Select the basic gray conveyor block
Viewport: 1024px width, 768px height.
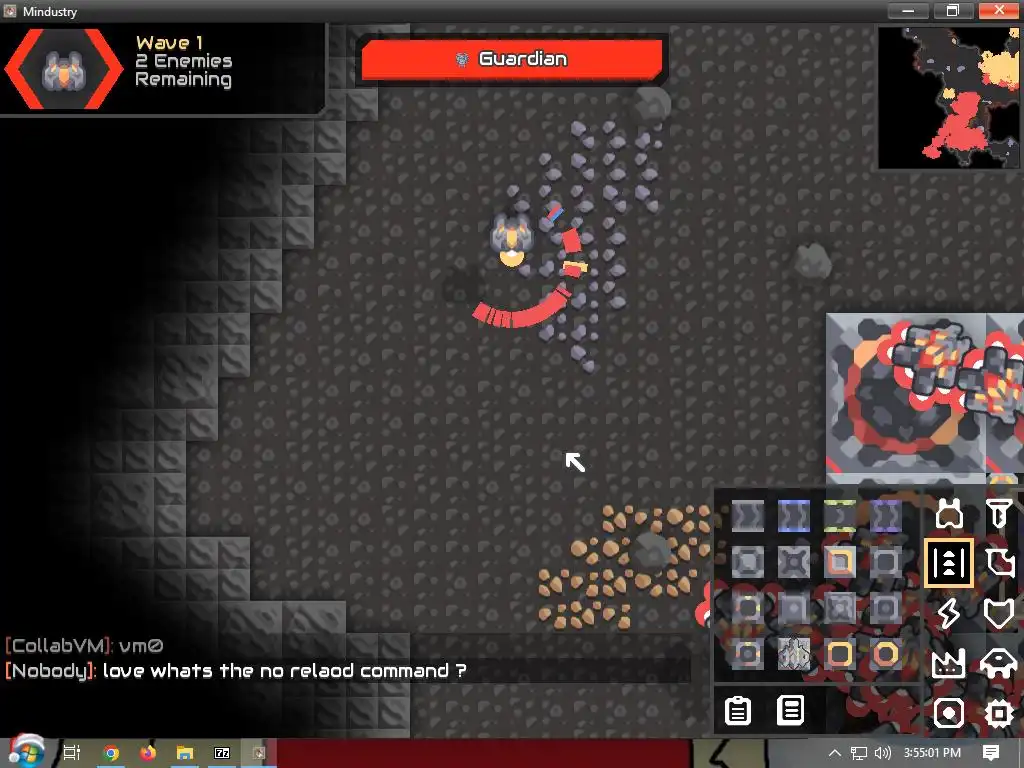747,516
